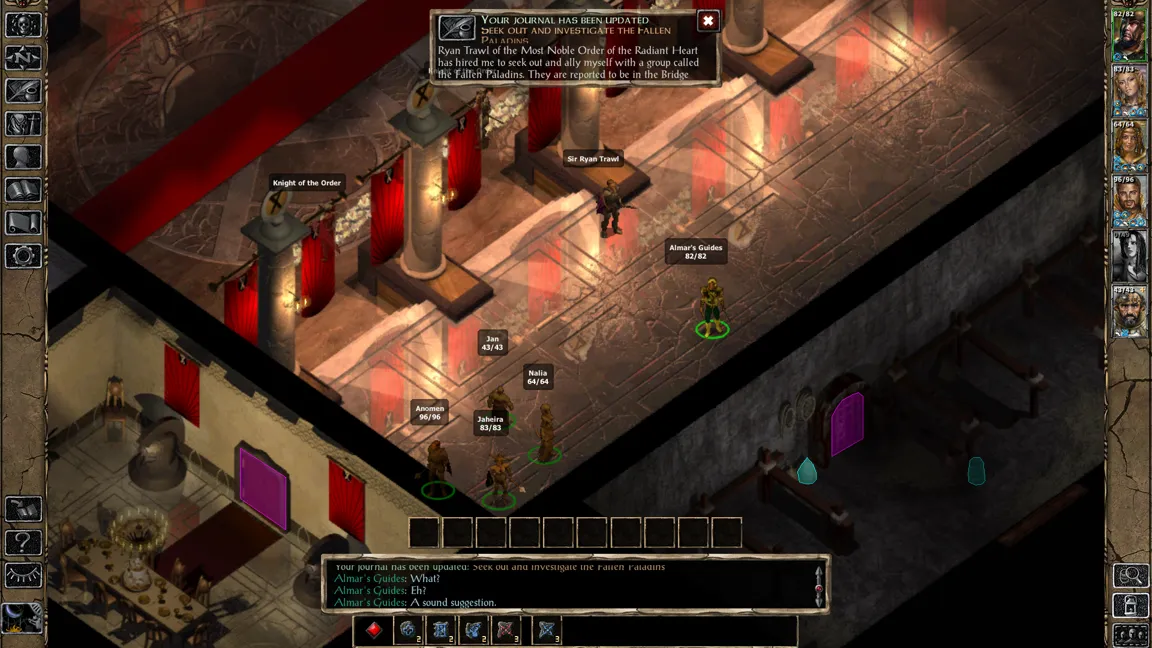
Task: Open the inventory screen from the sidebar
Action: 23,124
